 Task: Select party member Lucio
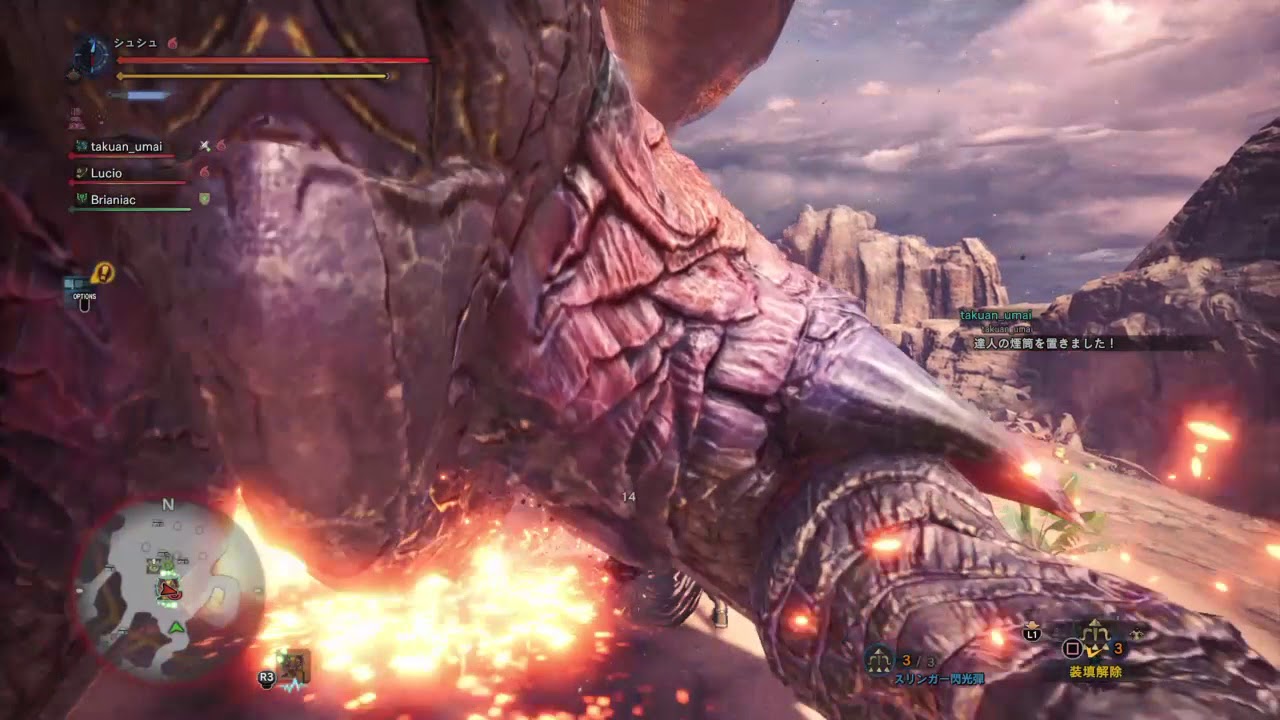tap(106, 173)
